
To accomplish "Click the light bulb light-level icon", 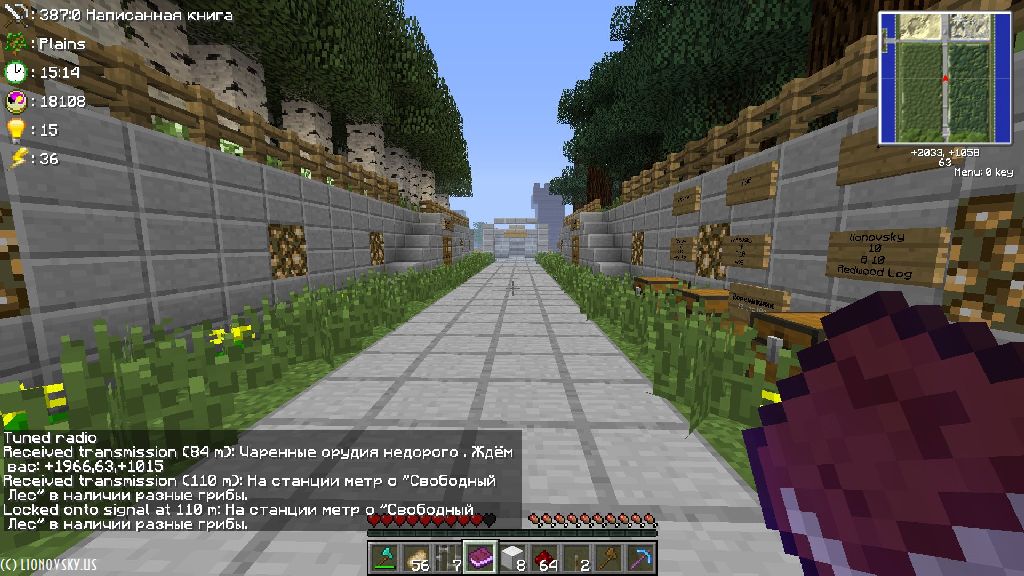I will [x=15, y=130].
